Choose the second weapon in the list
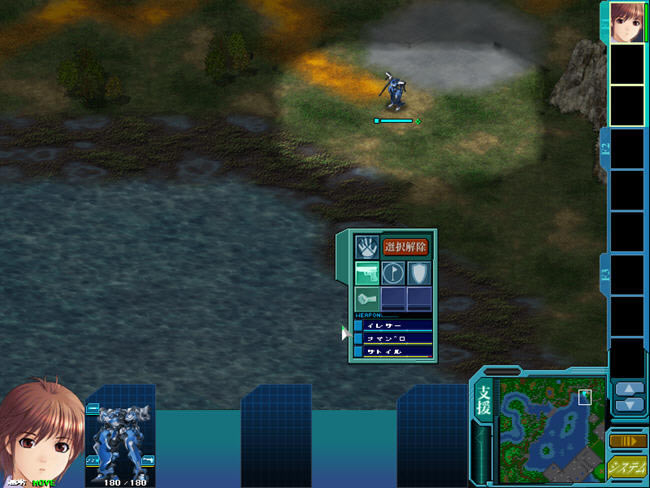 click(x=396, y=339)
